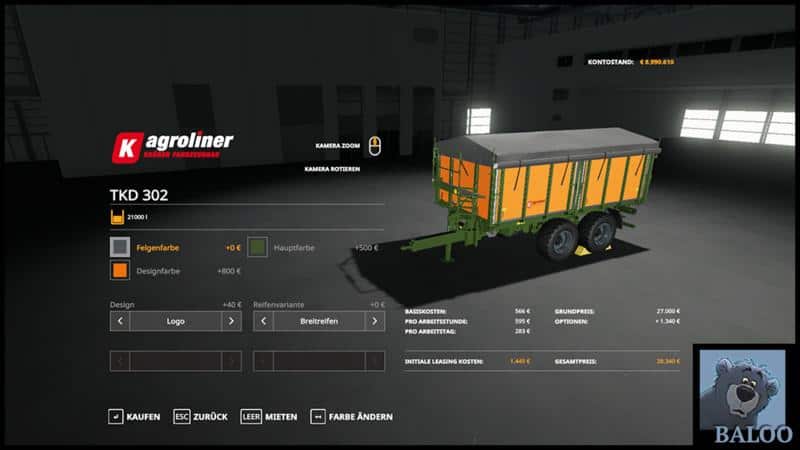
Task: Pick the orange Designfarbe color swatch
Action: click(x=120, y=270)
